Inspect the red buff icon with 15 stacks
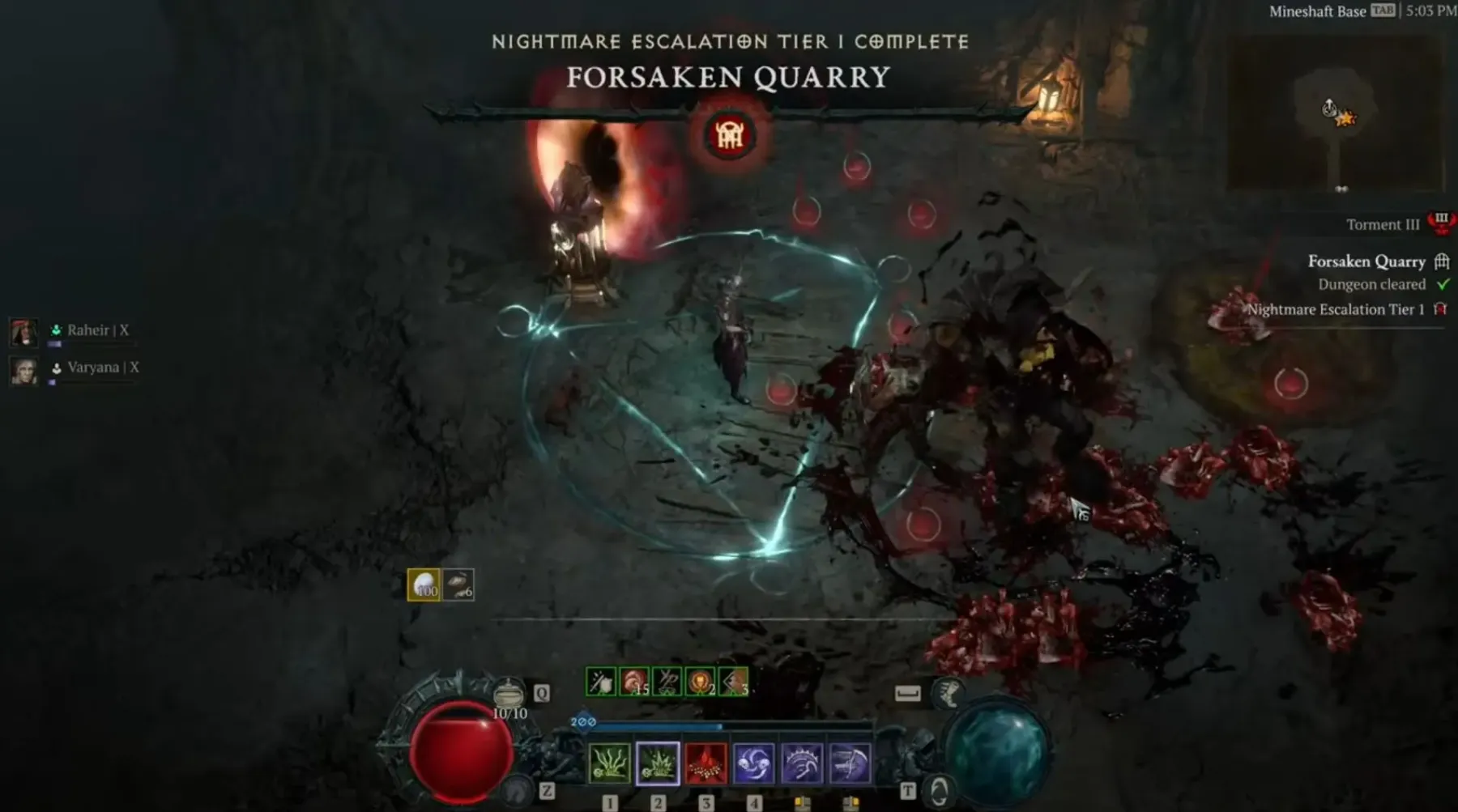 click(634, 682)
